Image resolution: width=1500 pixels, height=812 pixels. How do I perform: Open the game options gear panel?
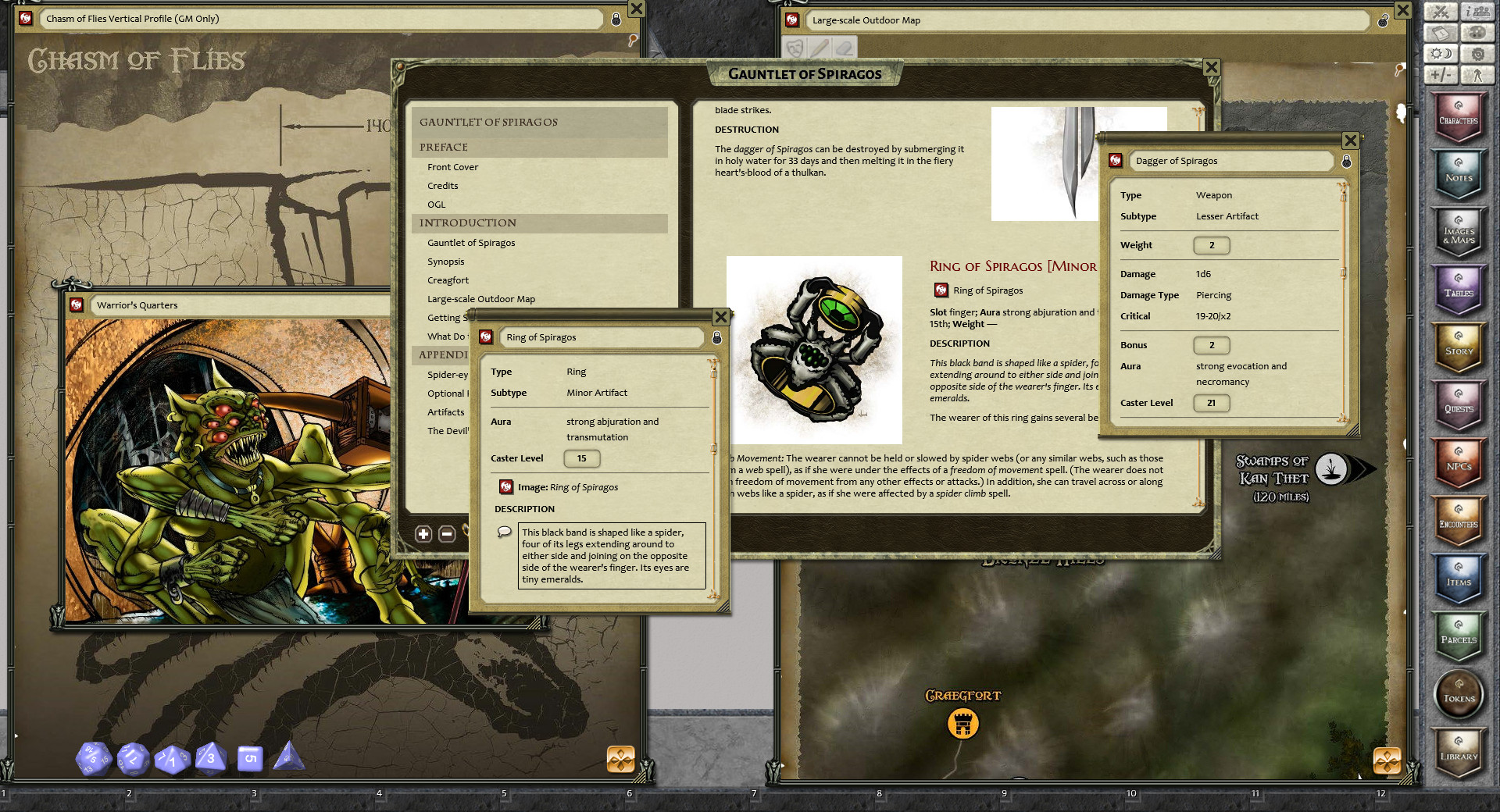(x=1479, y=54)
